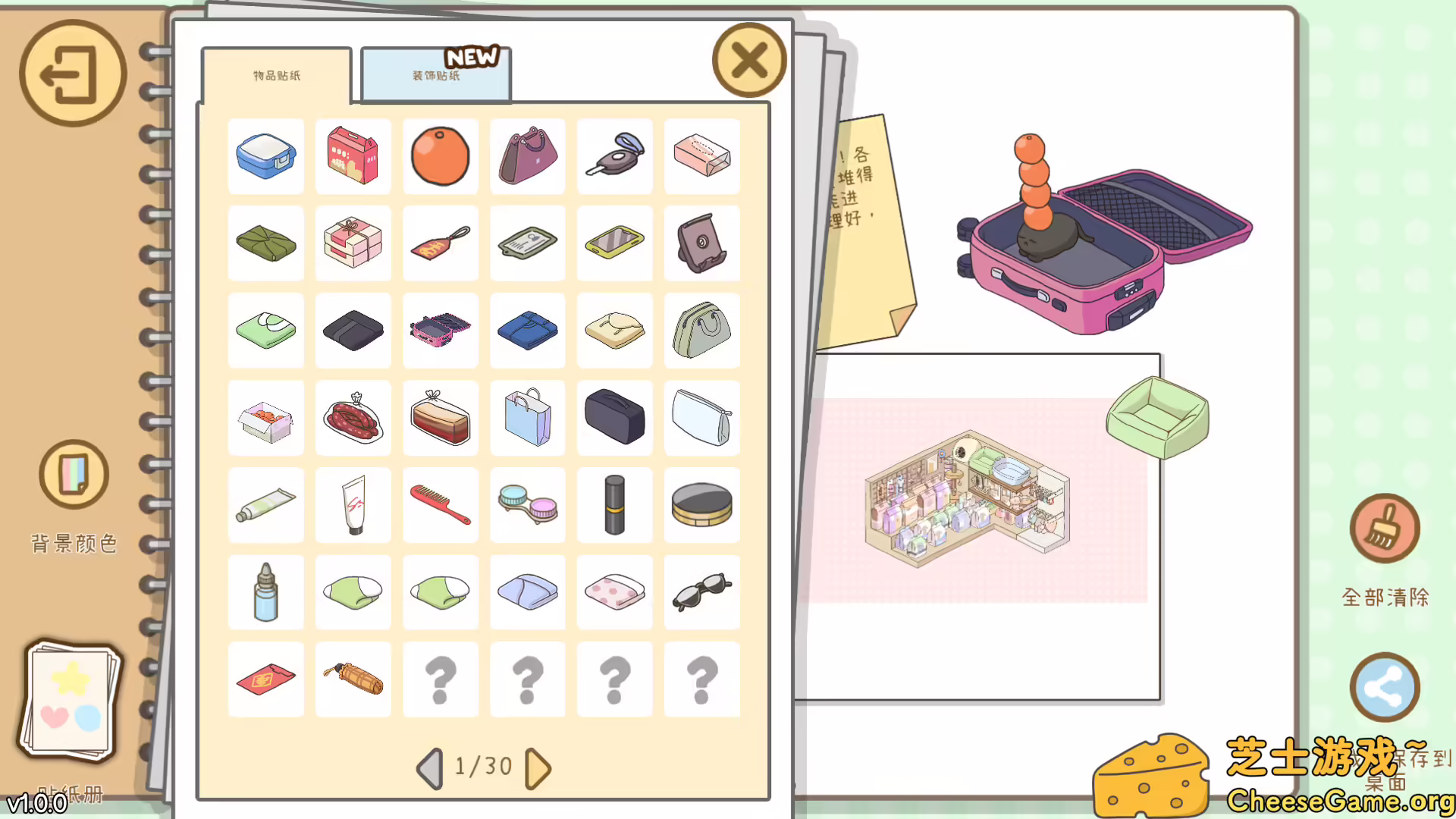Select the sunglasses sticker
This screenshot has height=819, width=1456.
coord(701,592)
